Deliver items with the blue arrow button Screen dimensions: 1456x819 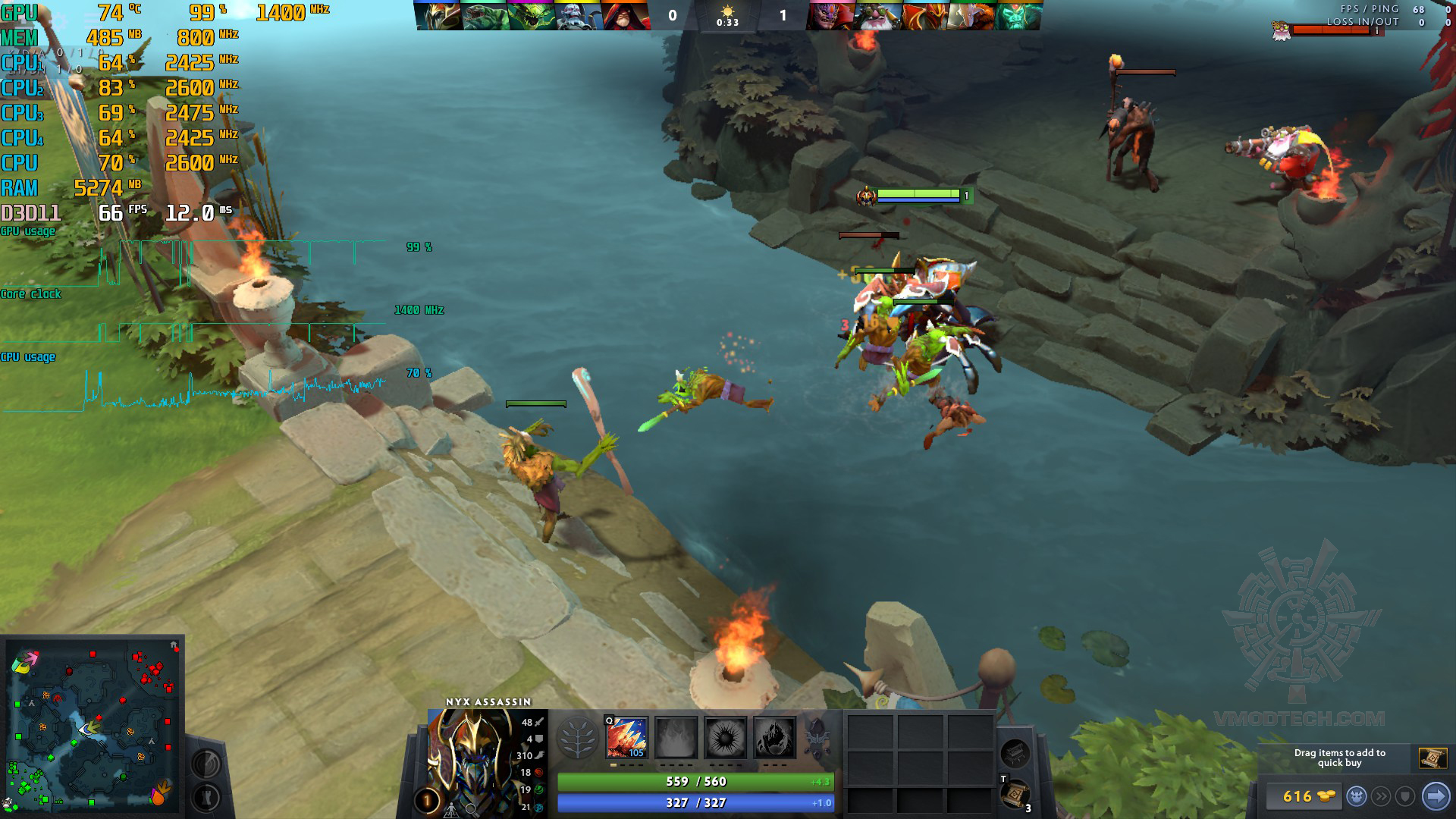pos(1436,796)
